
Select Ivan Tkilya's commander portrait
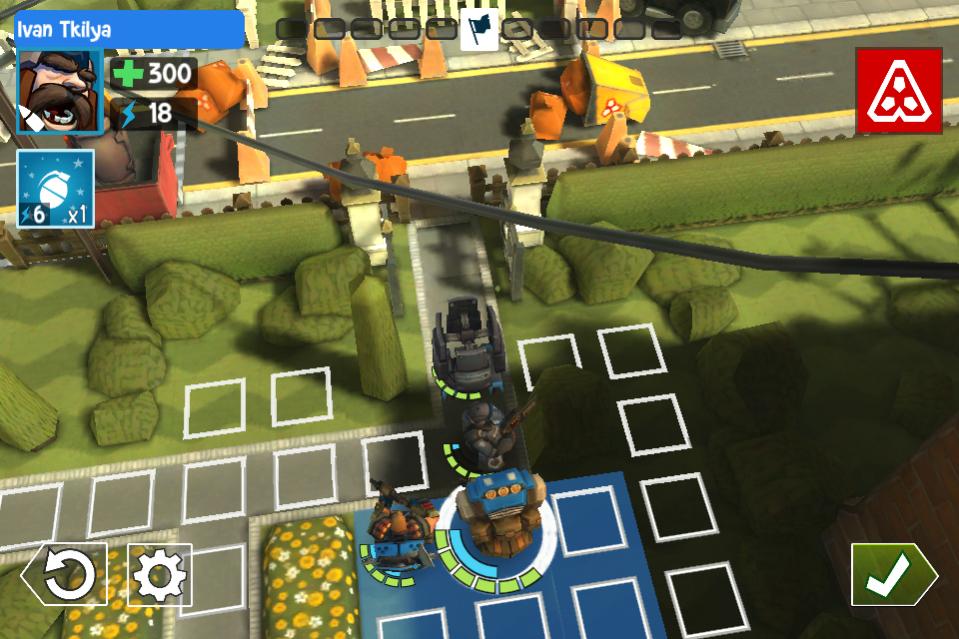(59, 92)
